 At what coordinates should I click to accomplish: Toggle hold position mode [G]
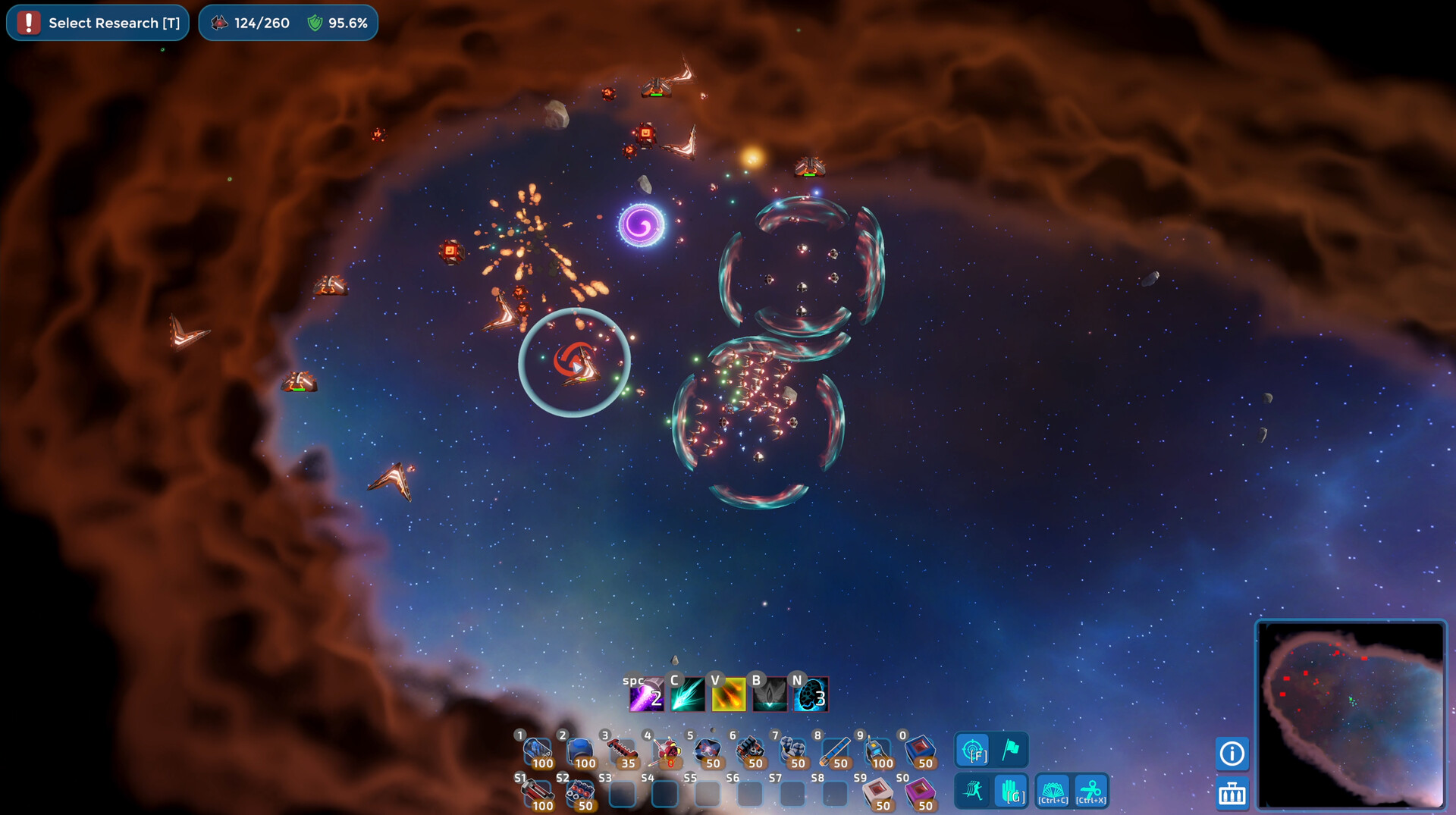pos(1012,791)
